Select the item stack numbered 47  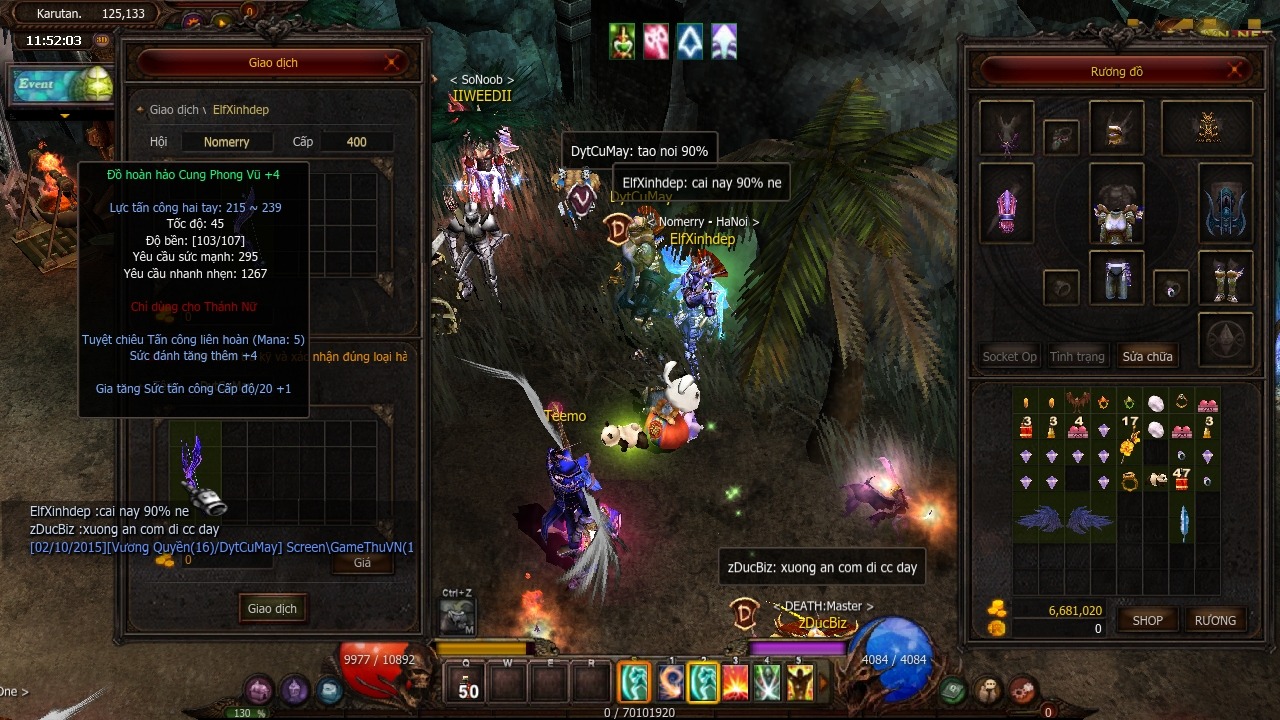1181,478
